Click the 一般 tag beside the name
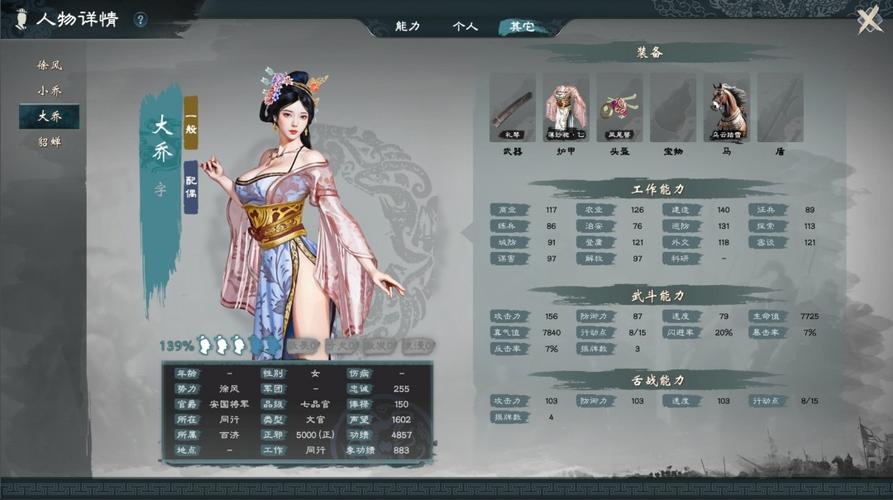 190,123
